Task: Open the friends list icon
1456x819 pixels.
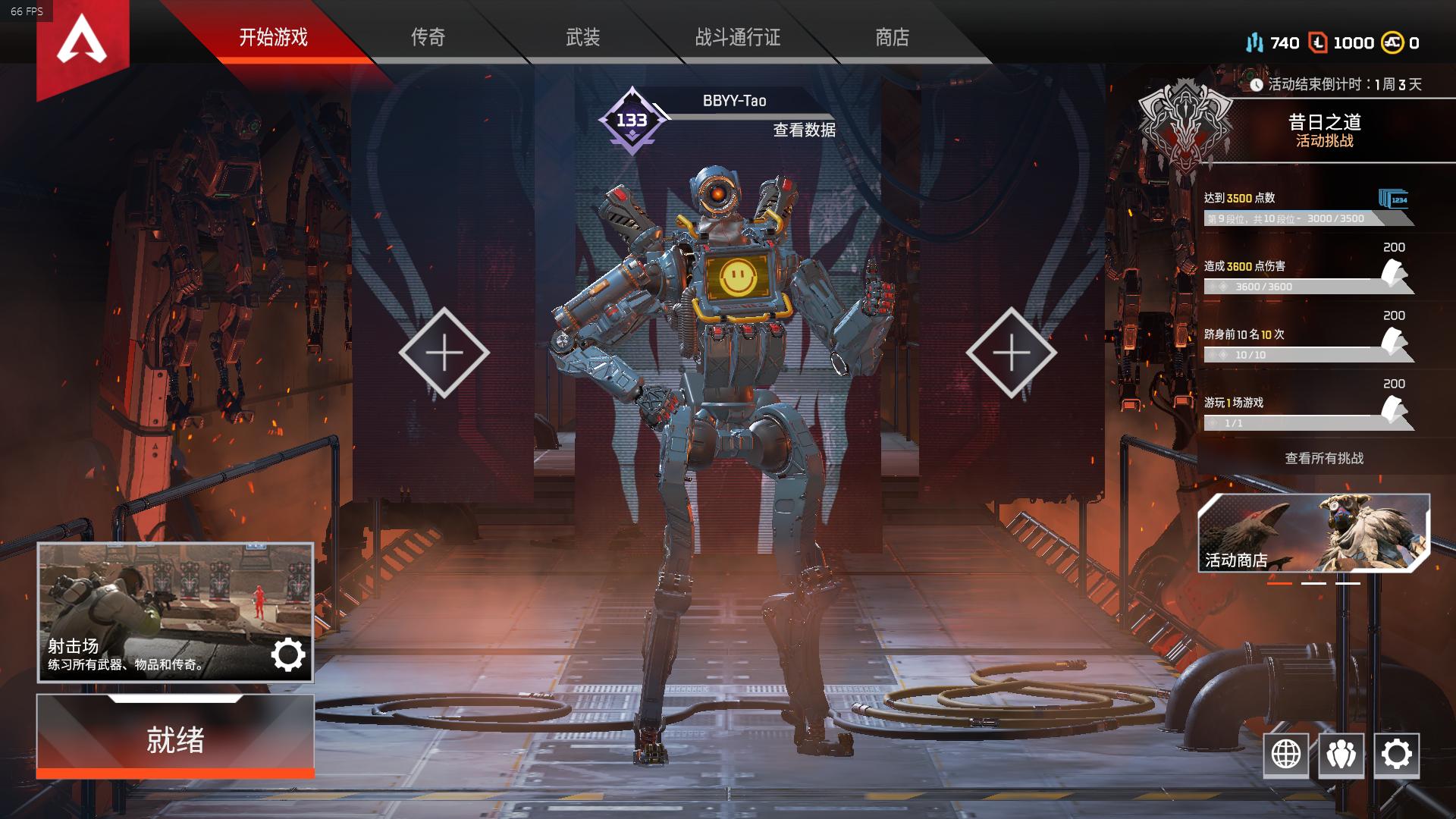Action: pyautogui.click(x=1341, y=755)
